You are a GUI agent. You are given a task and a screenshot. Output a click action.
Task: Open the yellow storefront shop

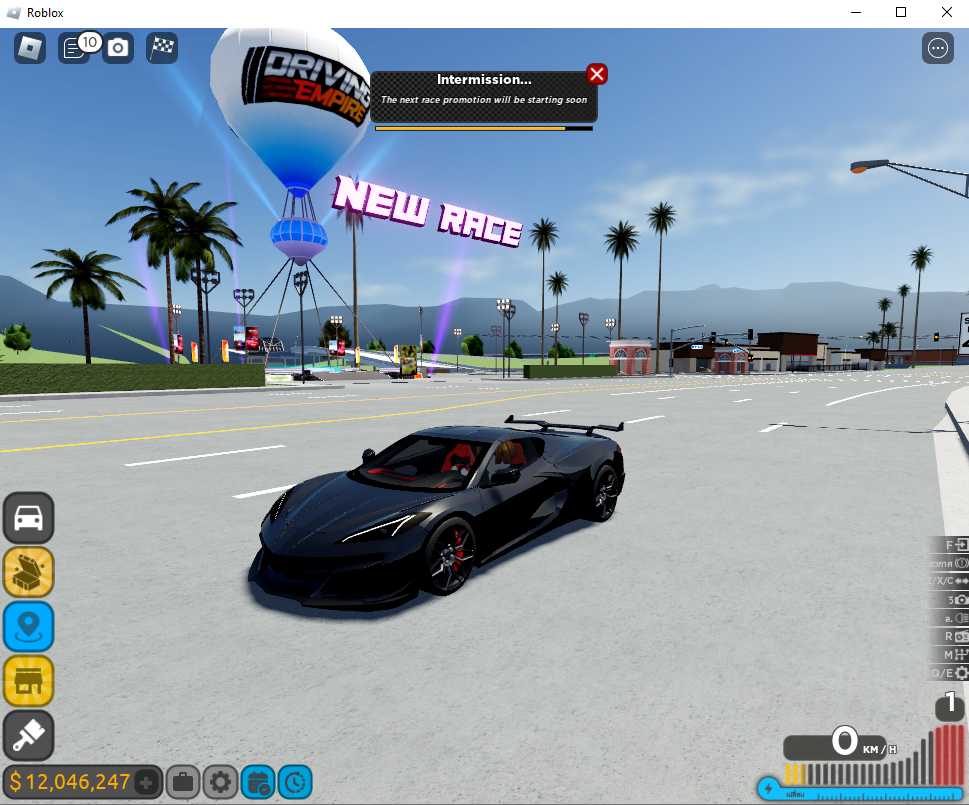(x=28, y=681)
